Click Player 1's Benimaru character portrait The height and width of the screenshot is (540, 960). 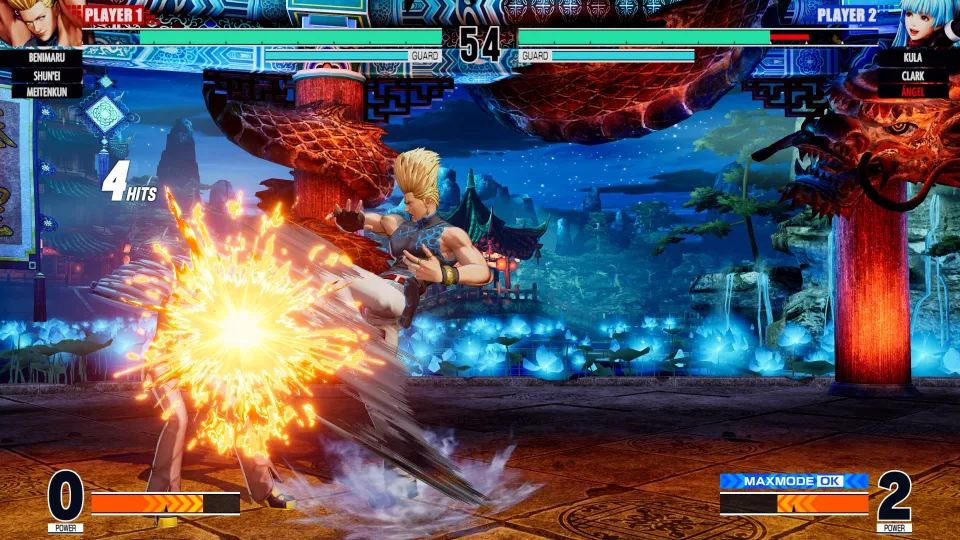[x=38, y=22]
